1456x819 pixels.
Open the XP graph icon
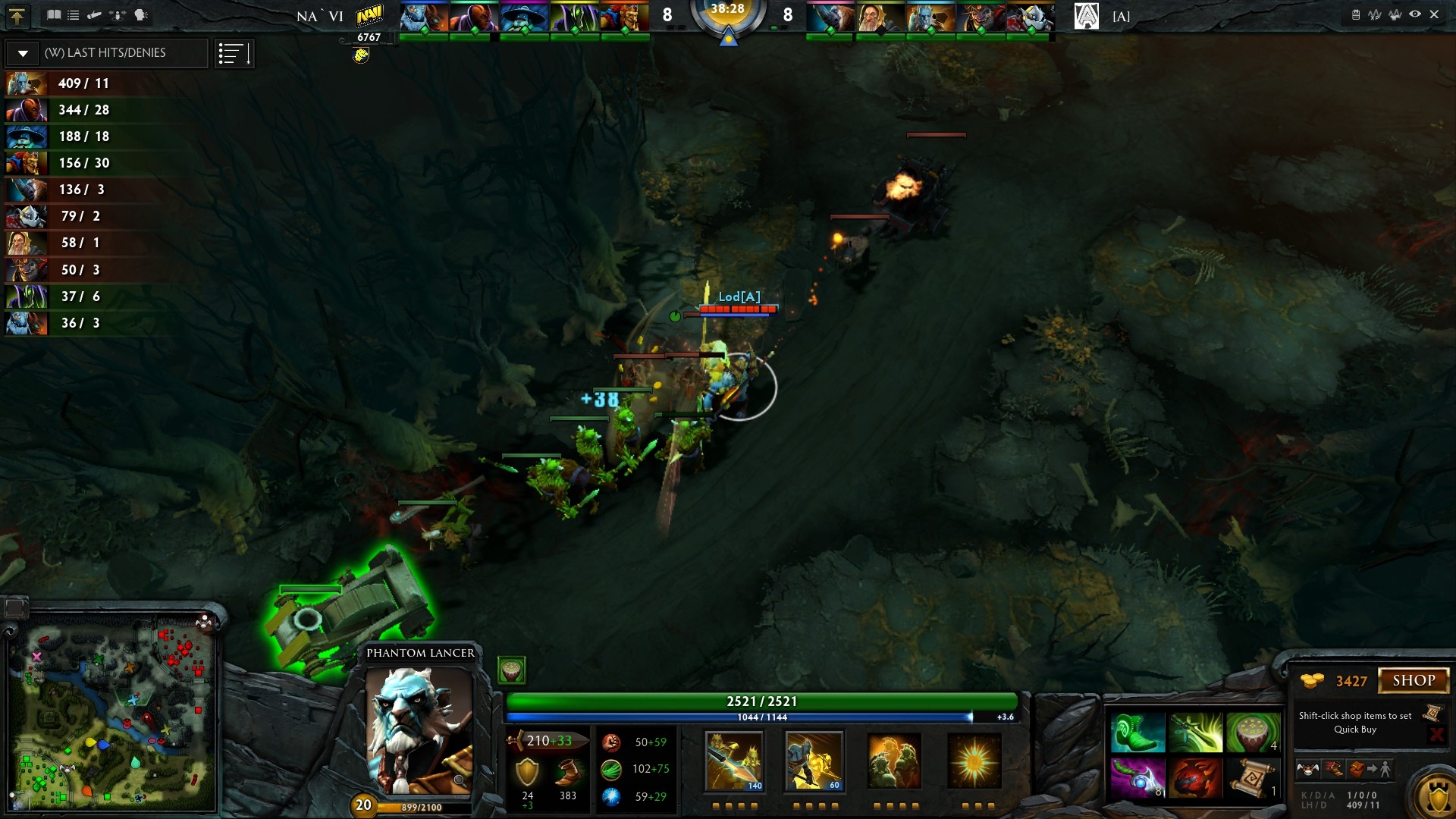1375,14
